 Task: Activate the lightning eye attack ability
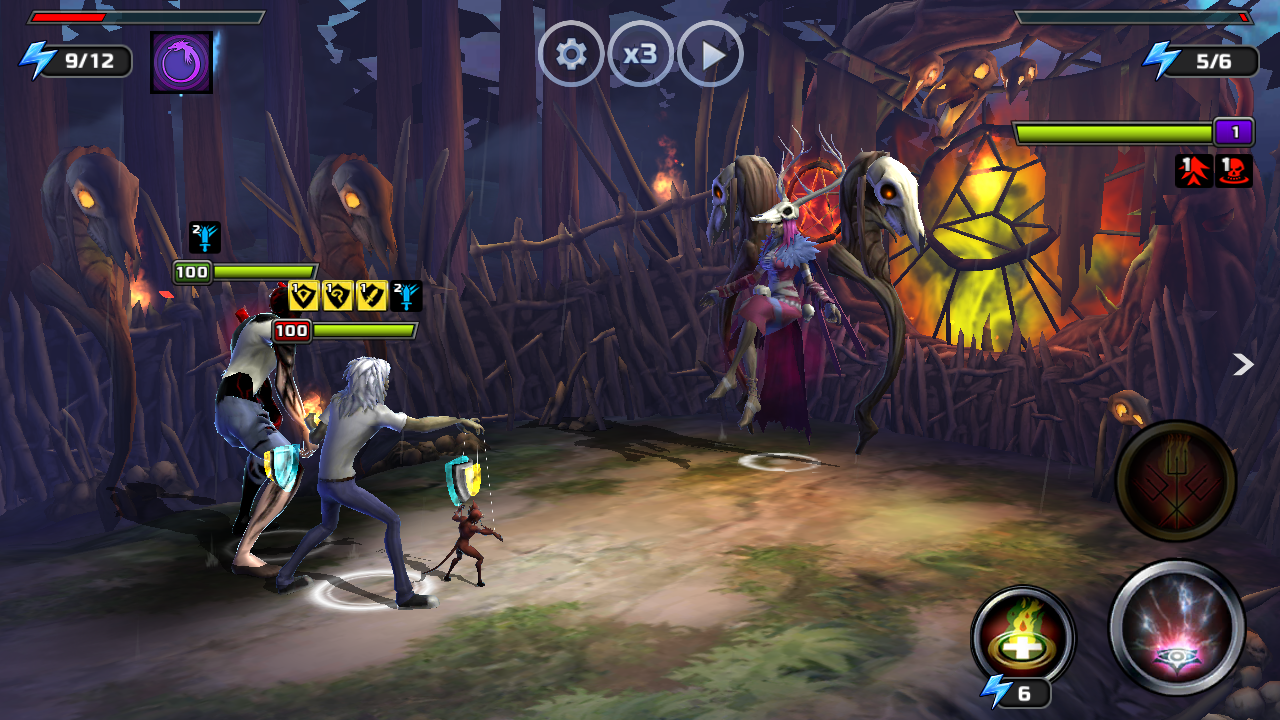pos(1177,627)
